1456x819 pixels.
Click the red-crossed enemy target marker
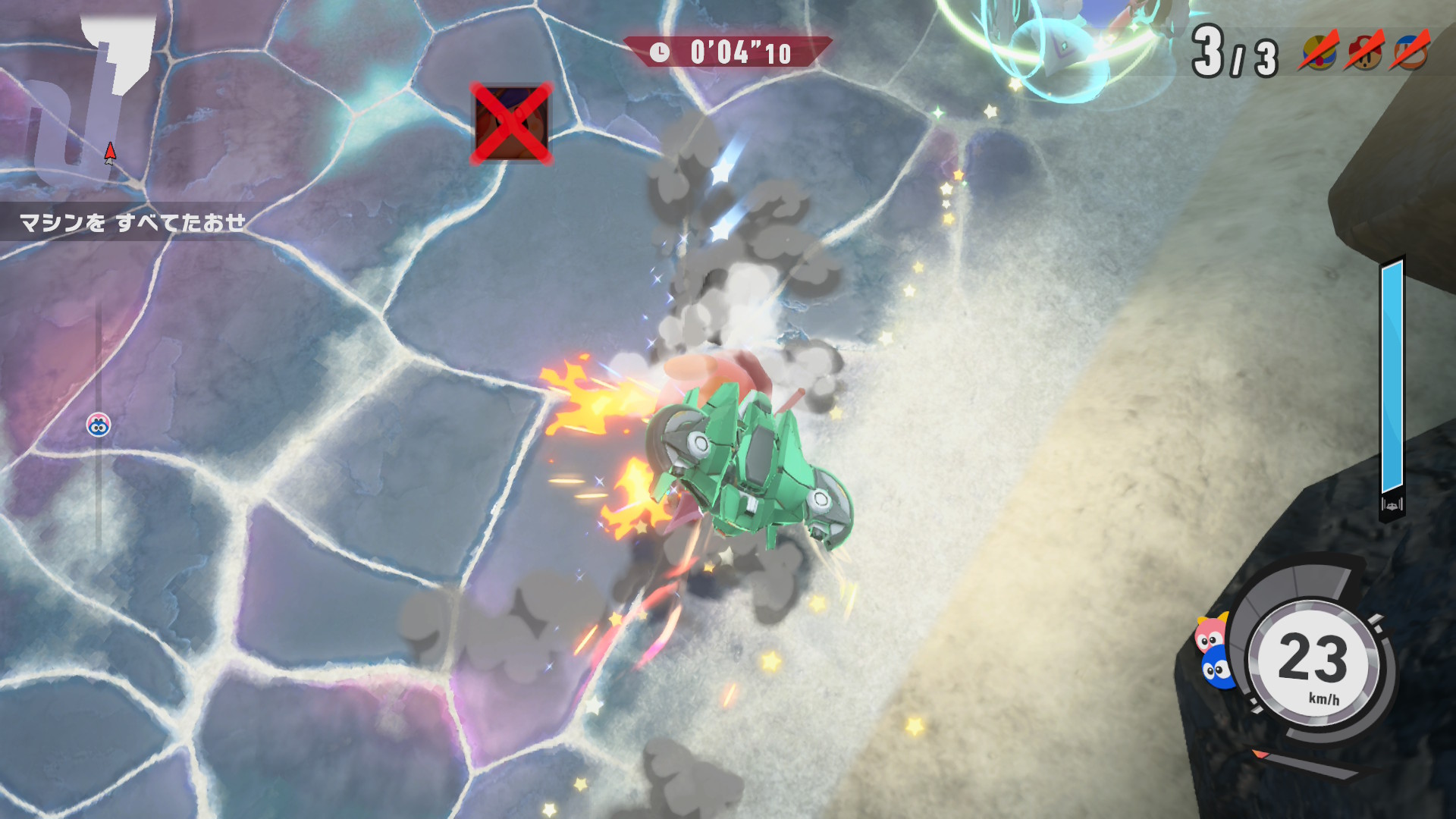point(512,123)
